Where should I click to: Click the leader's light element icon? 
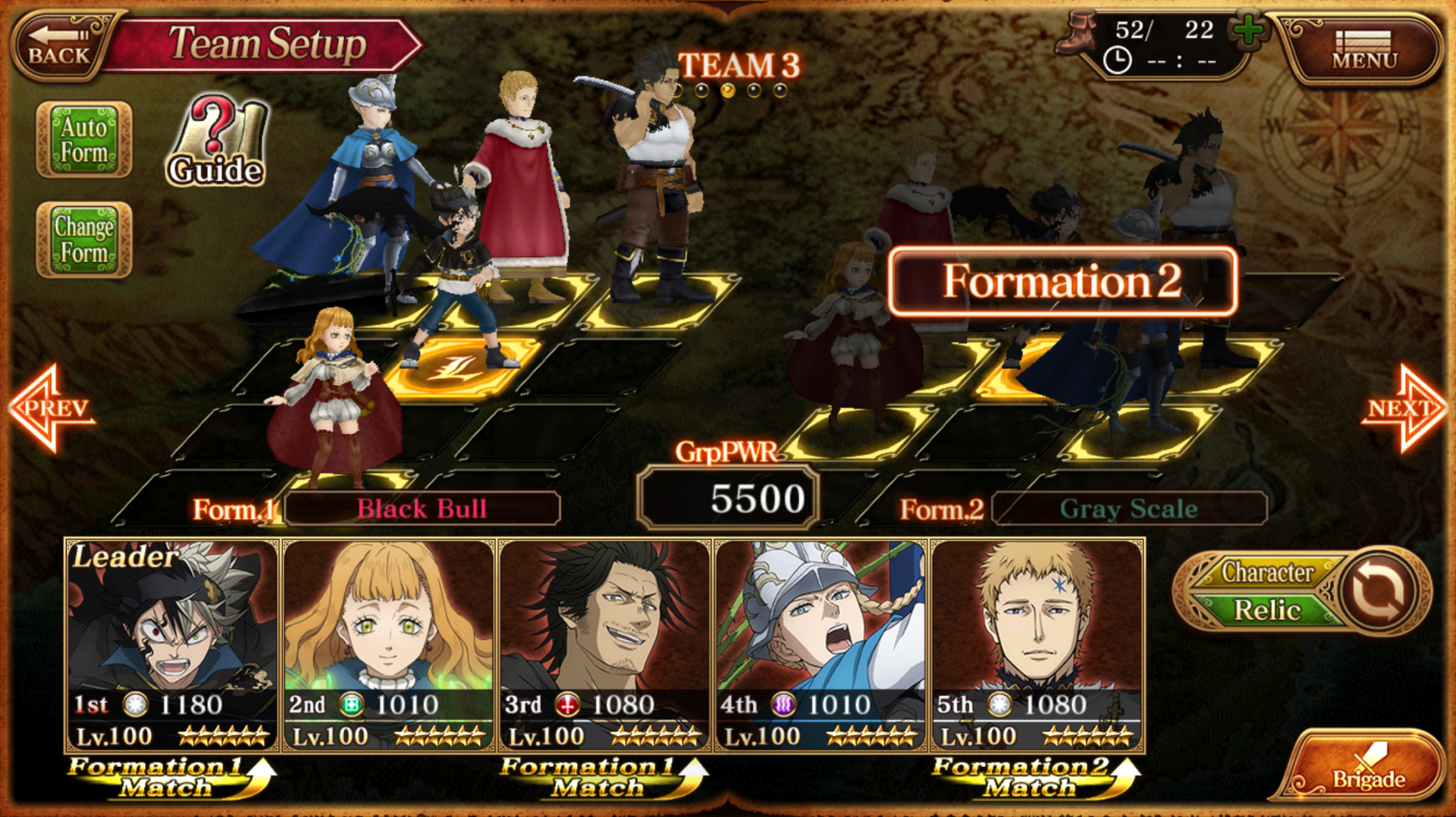(133, 703)
